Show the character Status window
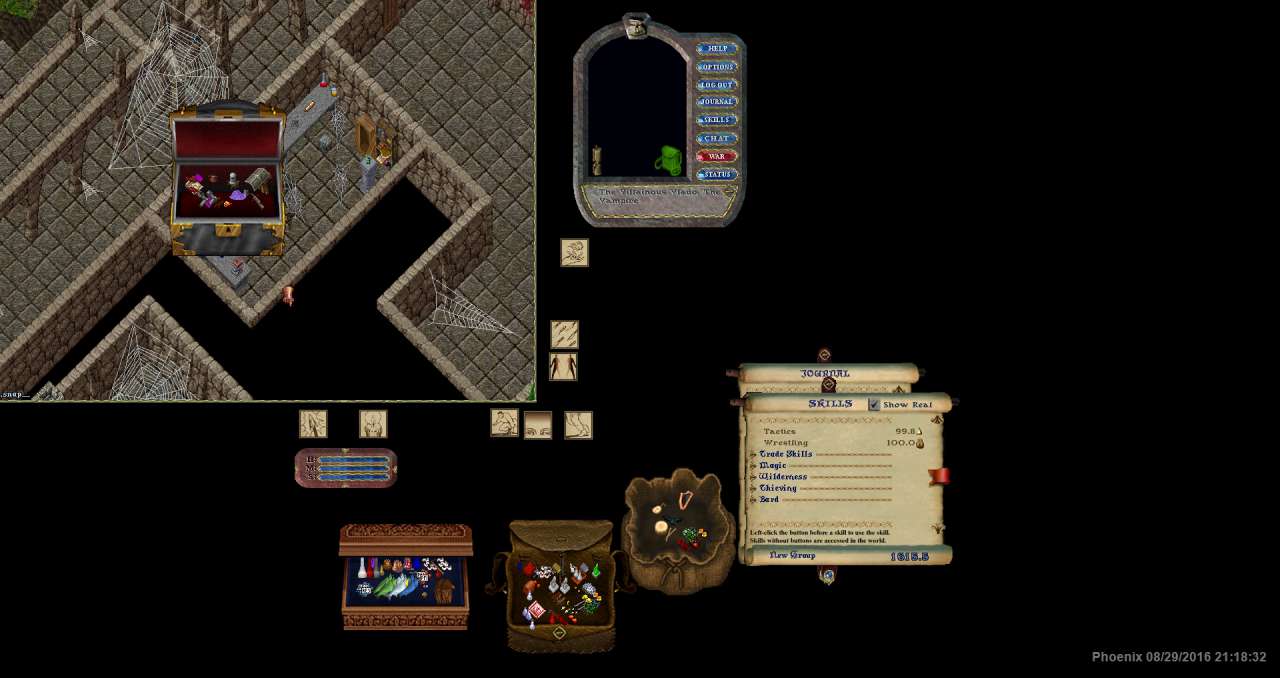This screenshot has width=1280, height=678. 717,175
